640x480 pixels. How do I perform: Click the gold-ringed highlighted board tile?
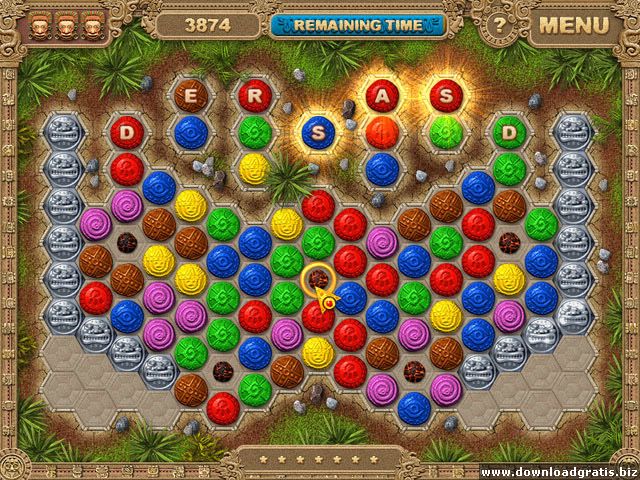tap(318, 278)
